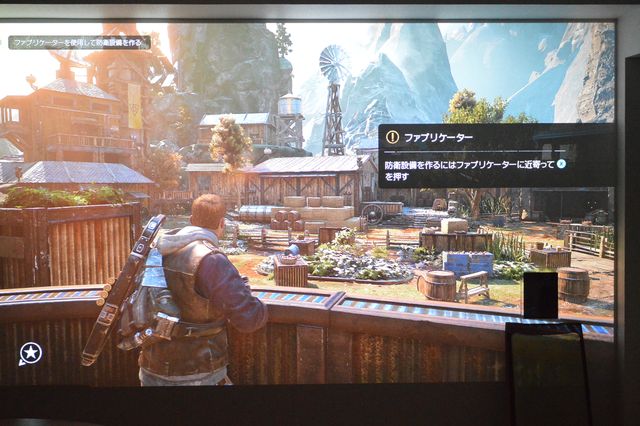The height and width of the screenshot is (426, 640).
Task: Click the star emblem icon
Action: point(30,352)
